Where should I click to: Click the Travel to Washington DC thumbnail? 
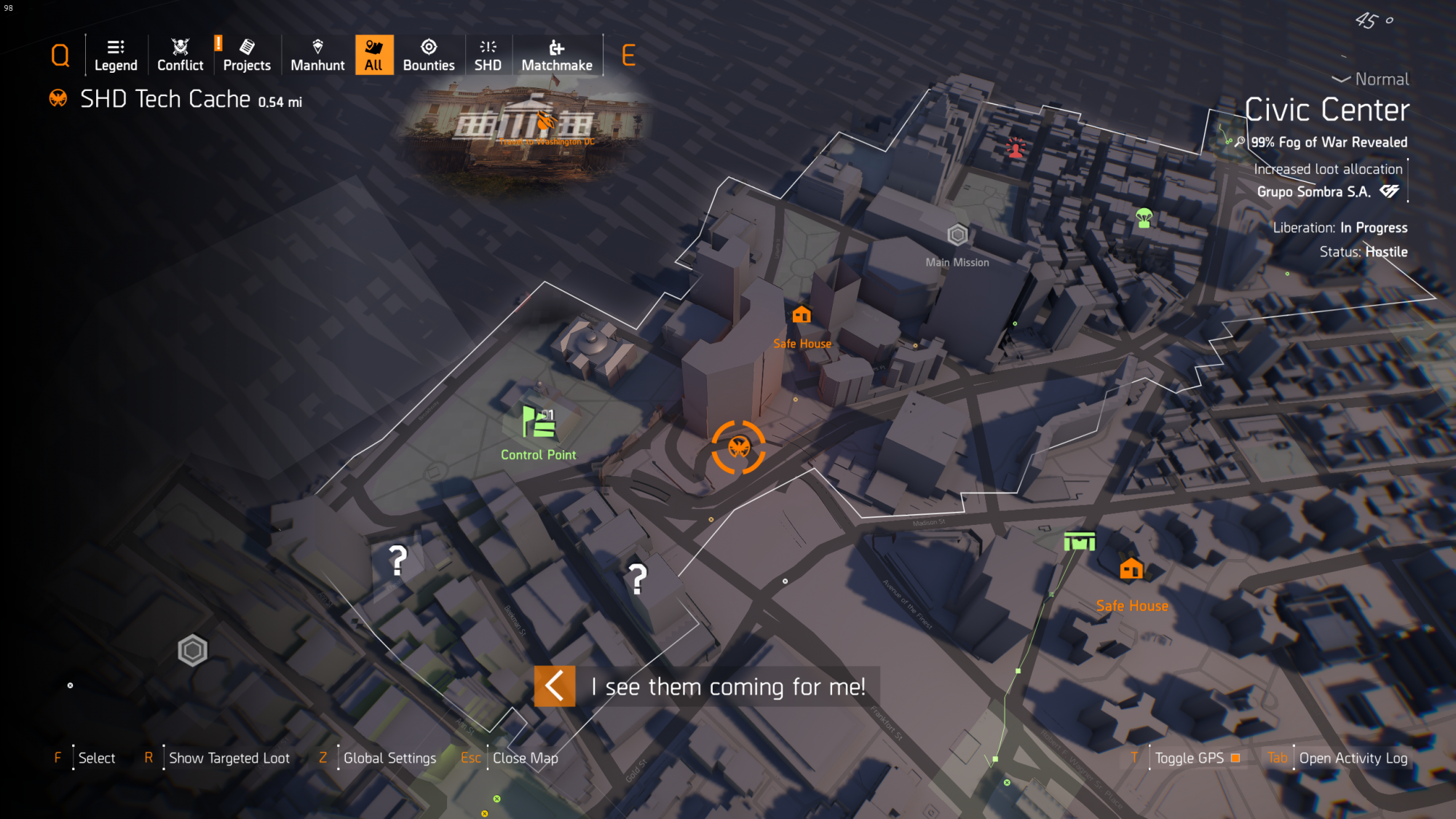click(524, 125)
